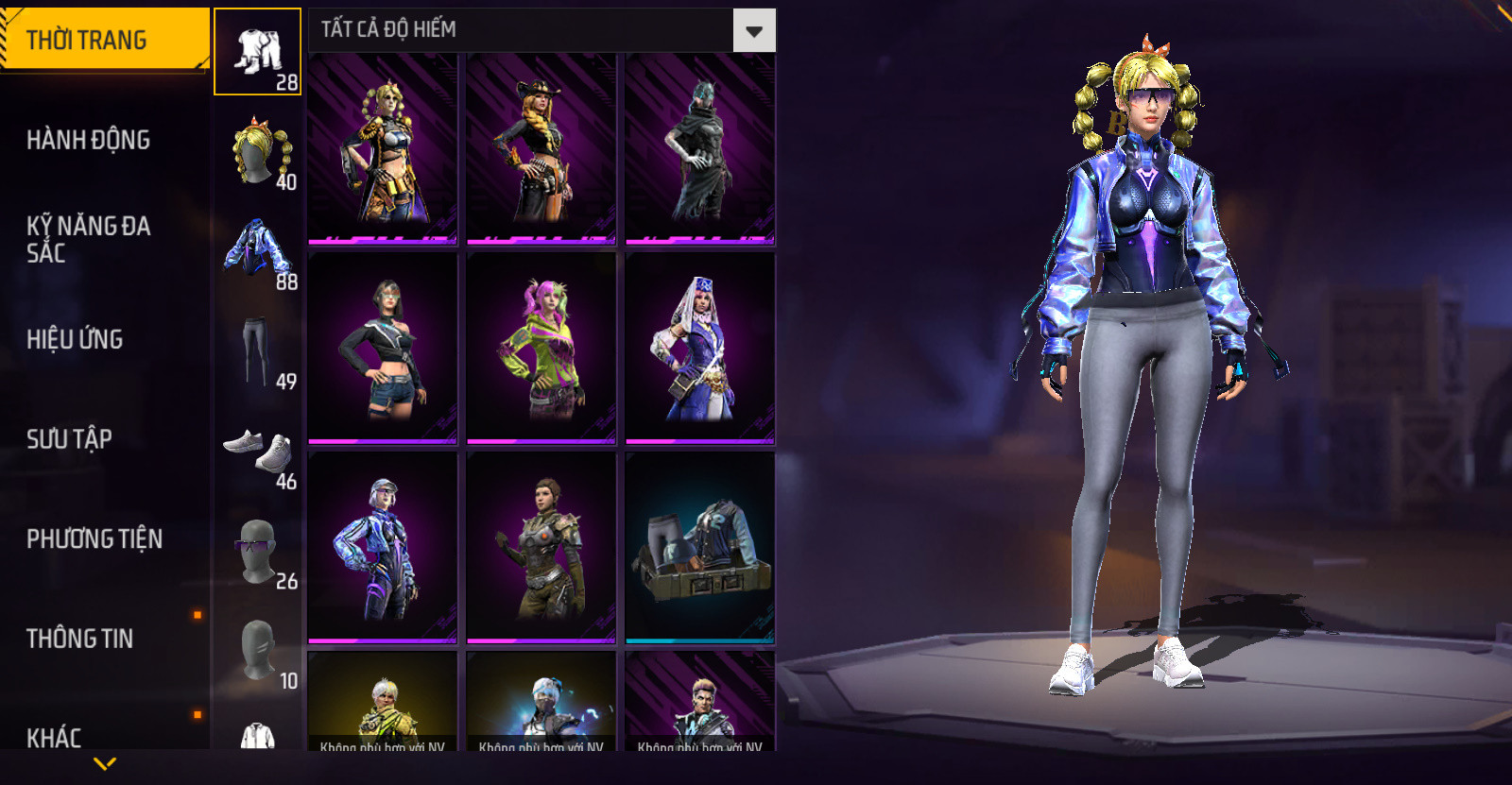Open the HIỆU ỨNG section

(x=76, y=339)
